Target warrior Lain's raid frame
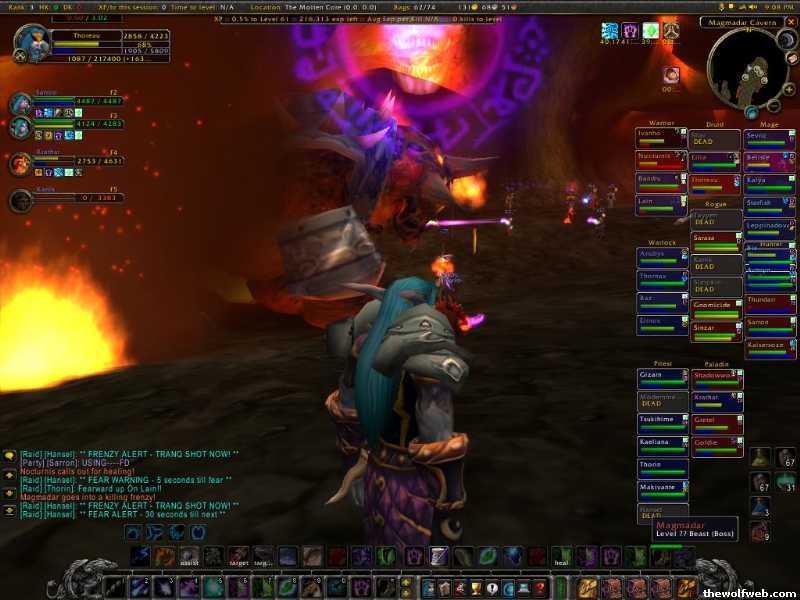The height and width of the screenshot is (600, 800). [661, 205]
